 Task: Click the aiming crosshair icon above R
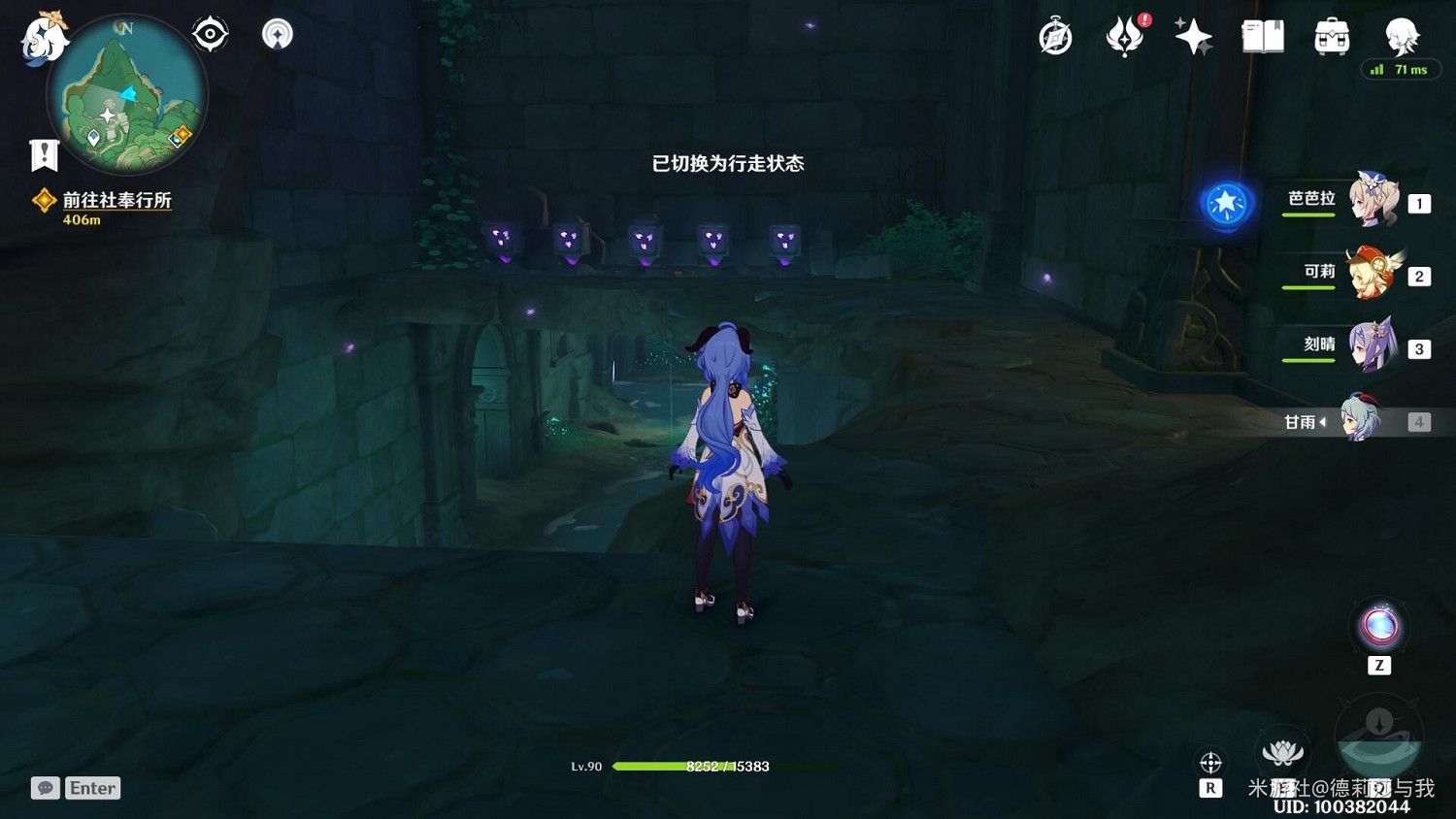(1210, 762)
